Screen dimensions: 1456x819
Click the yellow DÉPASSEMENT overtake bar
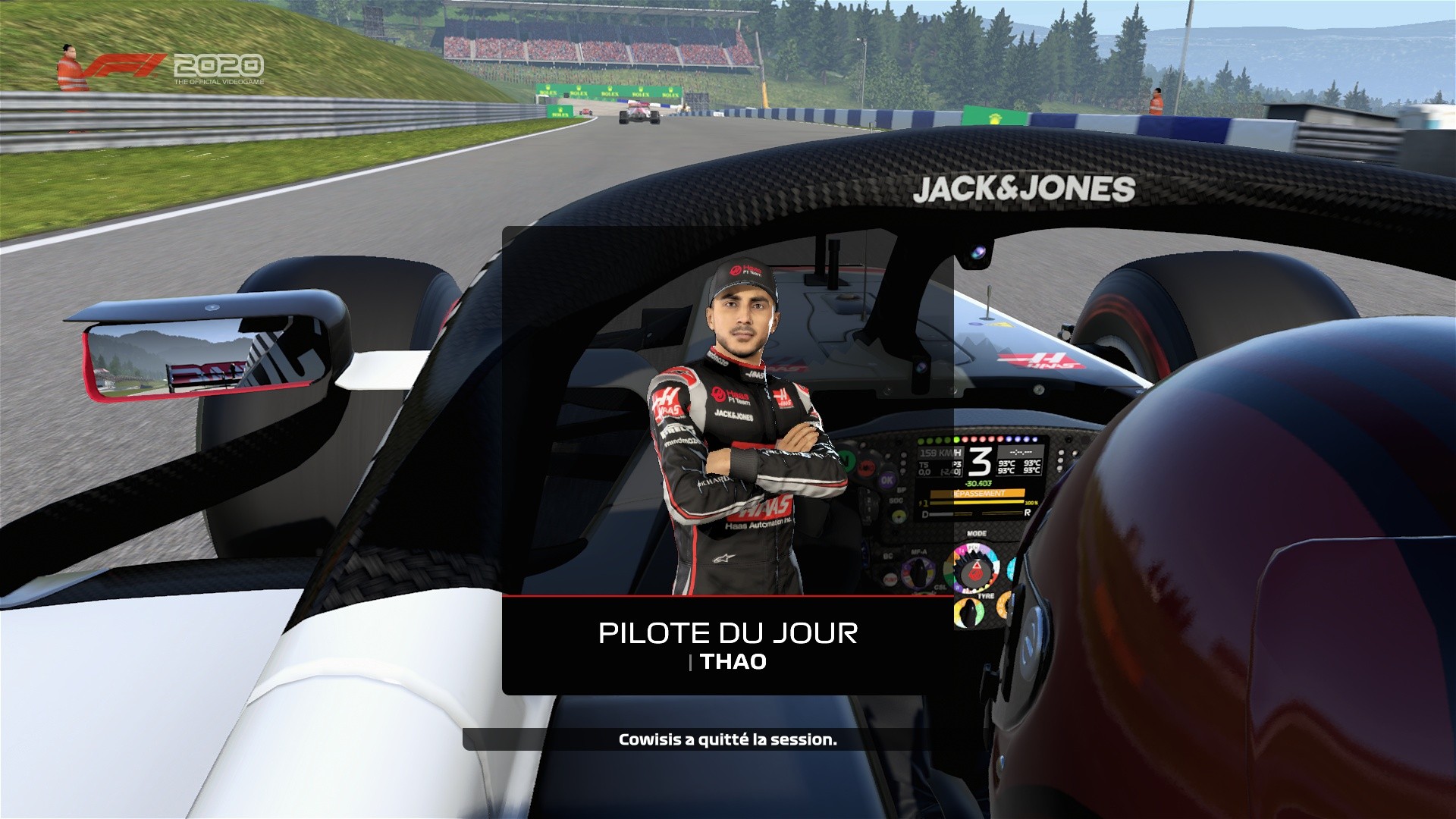point(977,493)
